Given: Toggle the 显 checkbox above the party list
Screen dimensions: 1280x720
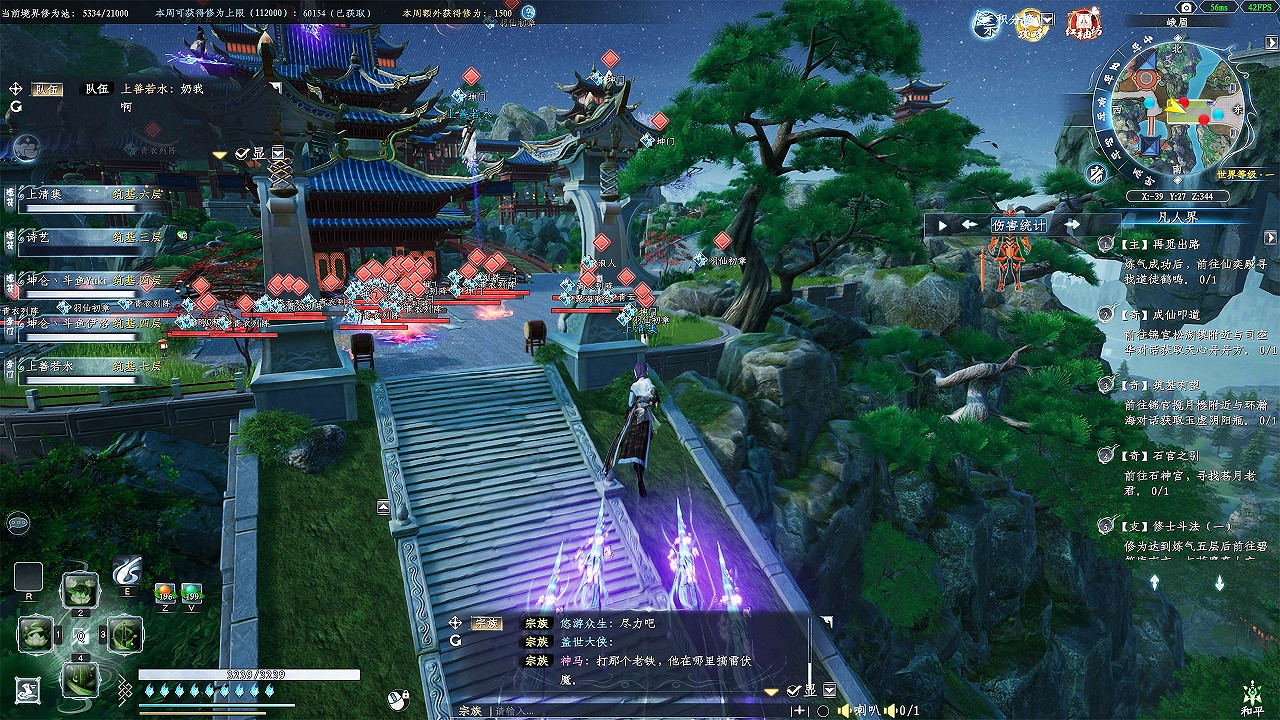Looking at the screenshot, I should click(x=242, y=153).
